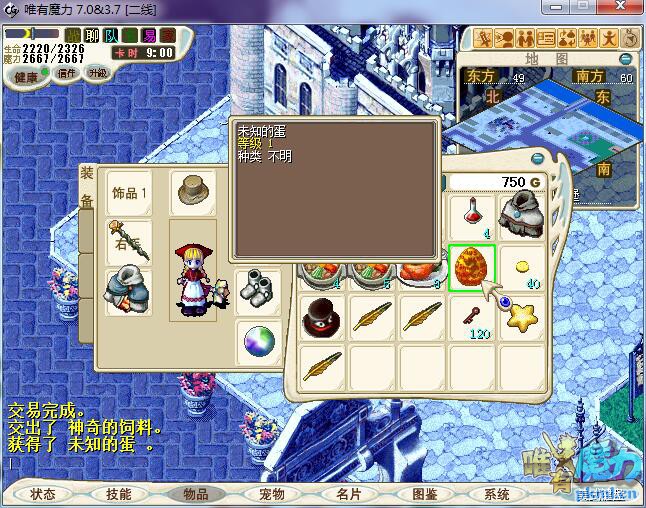Open the 技能 skills menu
Viewport: 646px width, 508px height.
119,494
